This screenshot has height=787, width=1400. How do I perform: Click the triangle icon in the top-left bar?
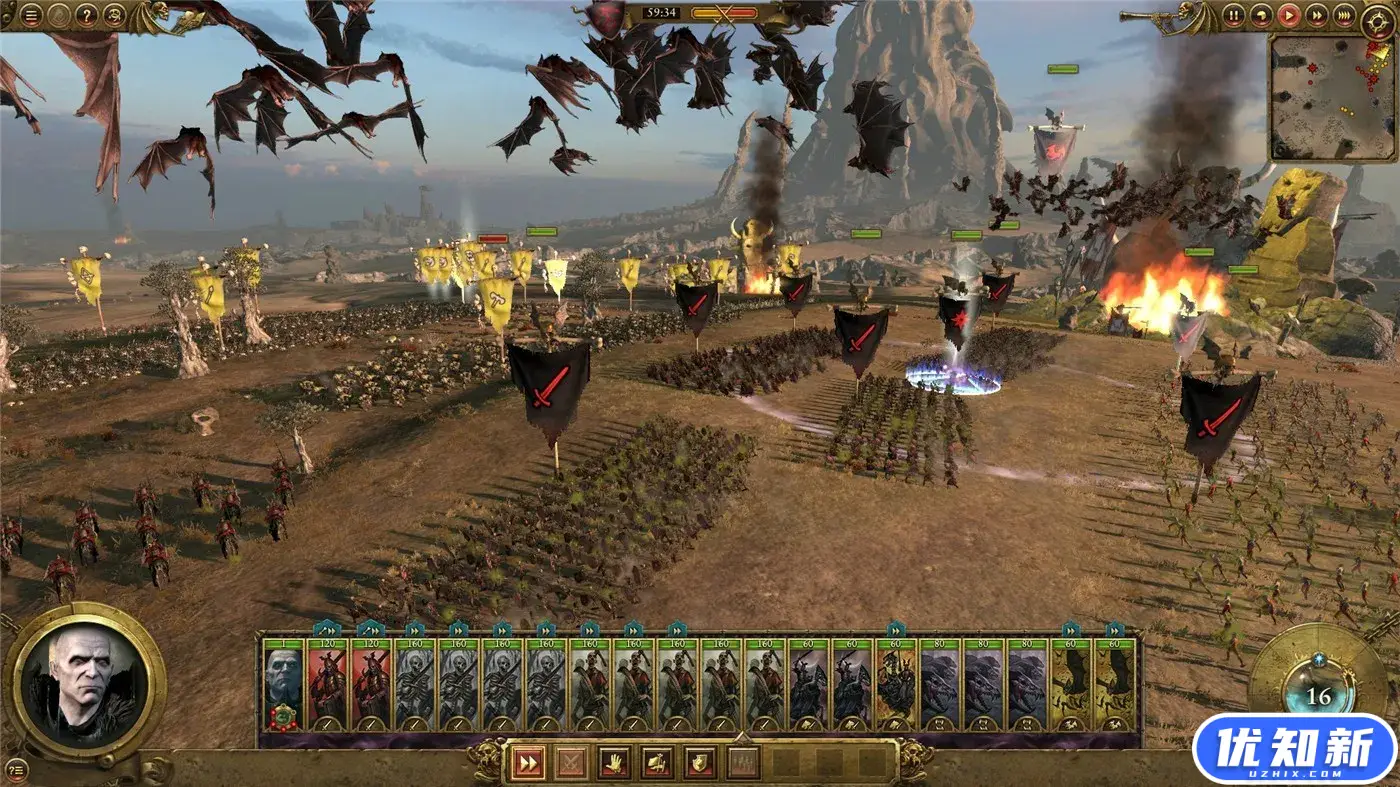pos(60,16)
